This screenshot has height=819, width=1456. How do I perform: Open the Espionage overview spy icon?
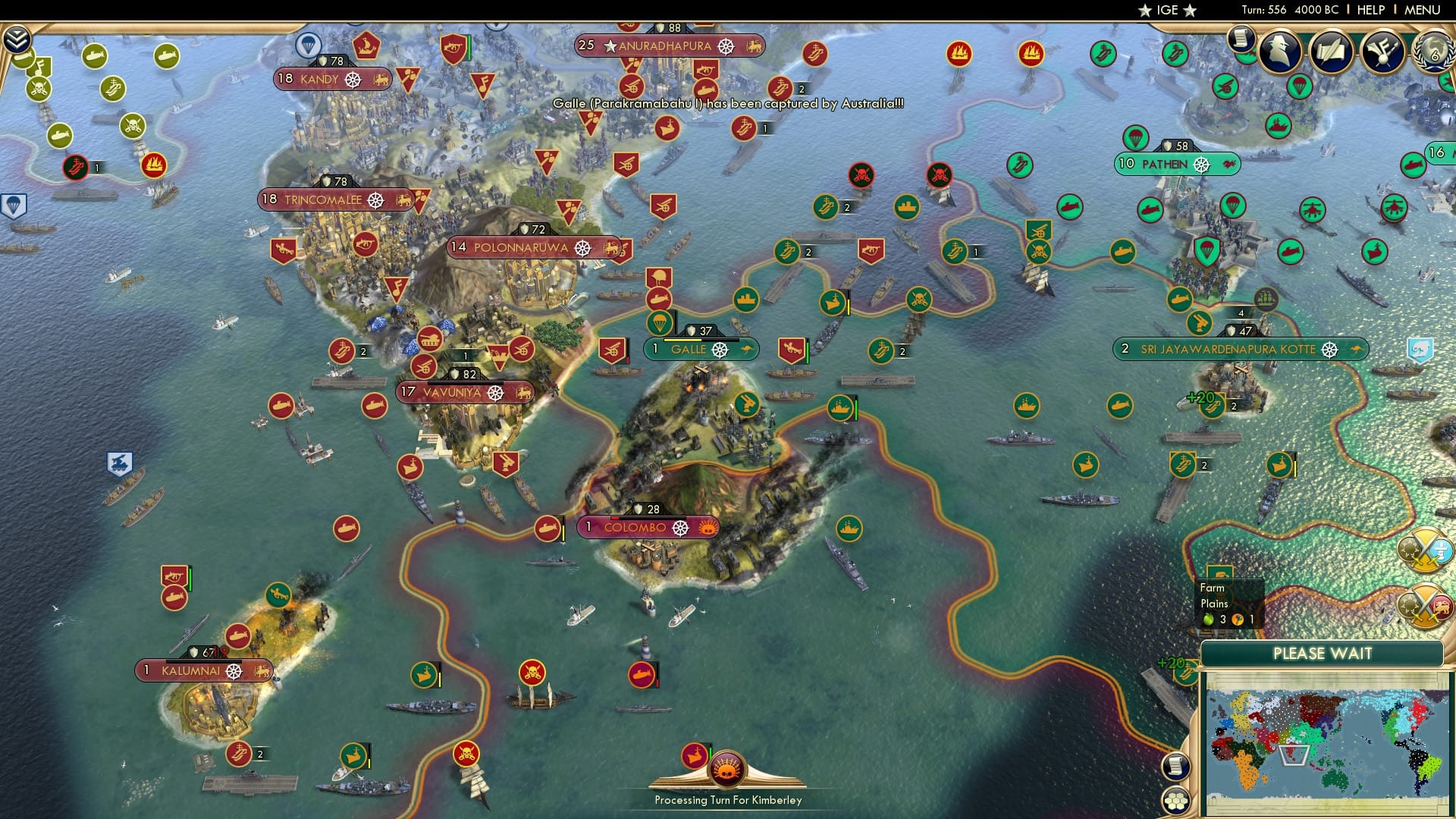click(1280, 53)
